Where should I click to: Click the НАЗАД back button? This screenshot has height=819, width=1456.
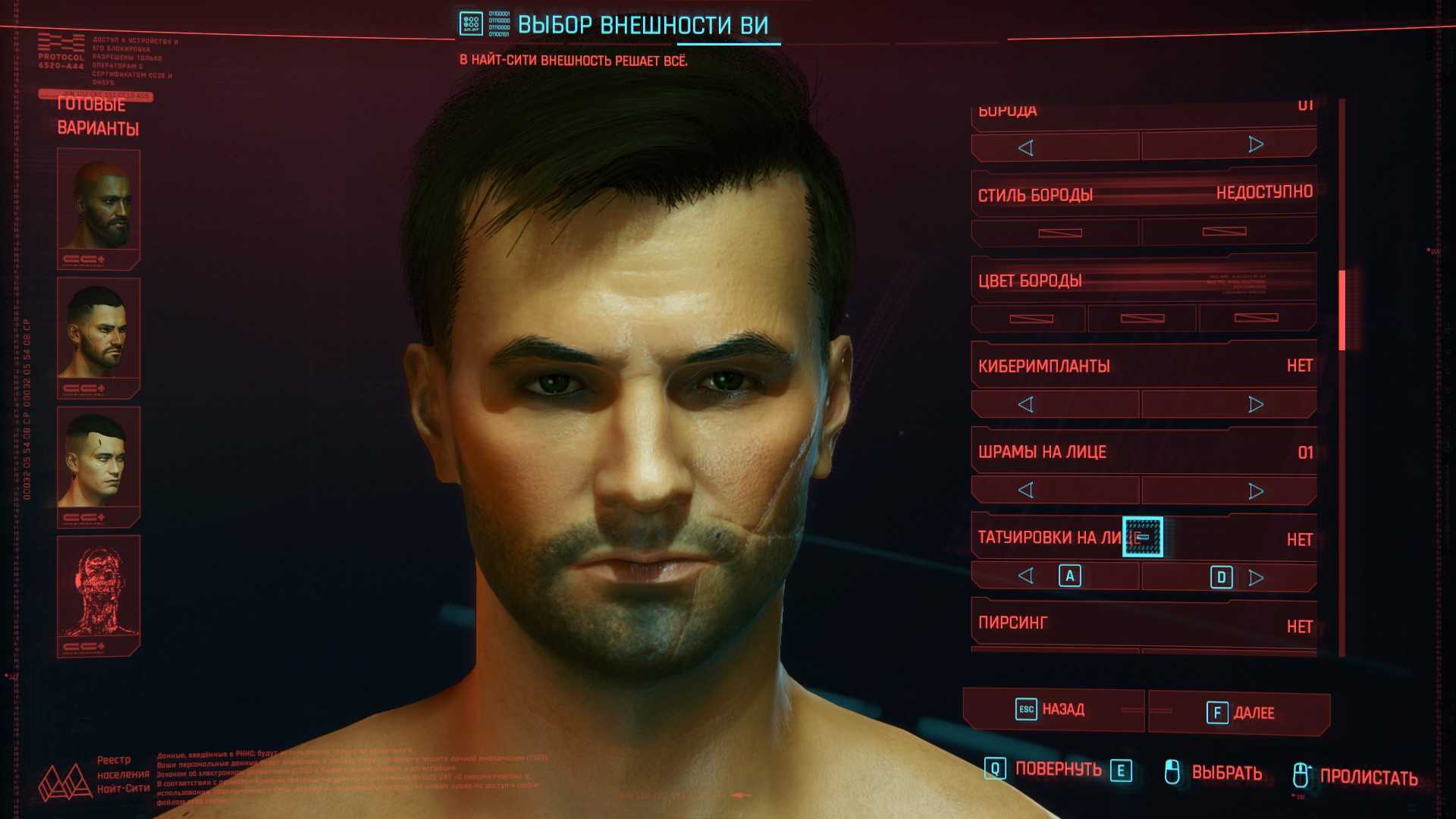coord(1053,710)
